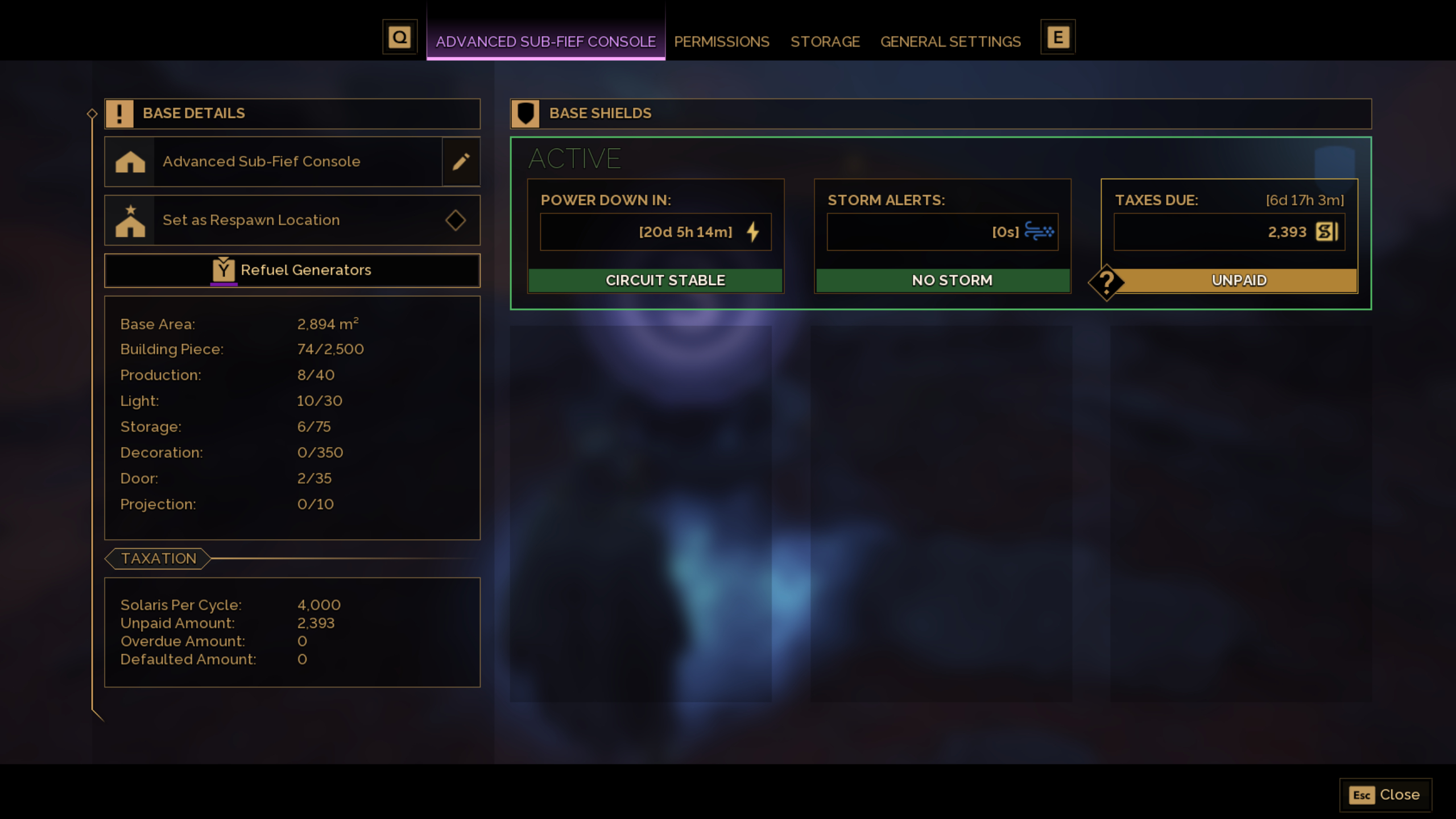The image size is (1456, 819).
Task: Switch to the Storage tab
Action: [825, 41]
